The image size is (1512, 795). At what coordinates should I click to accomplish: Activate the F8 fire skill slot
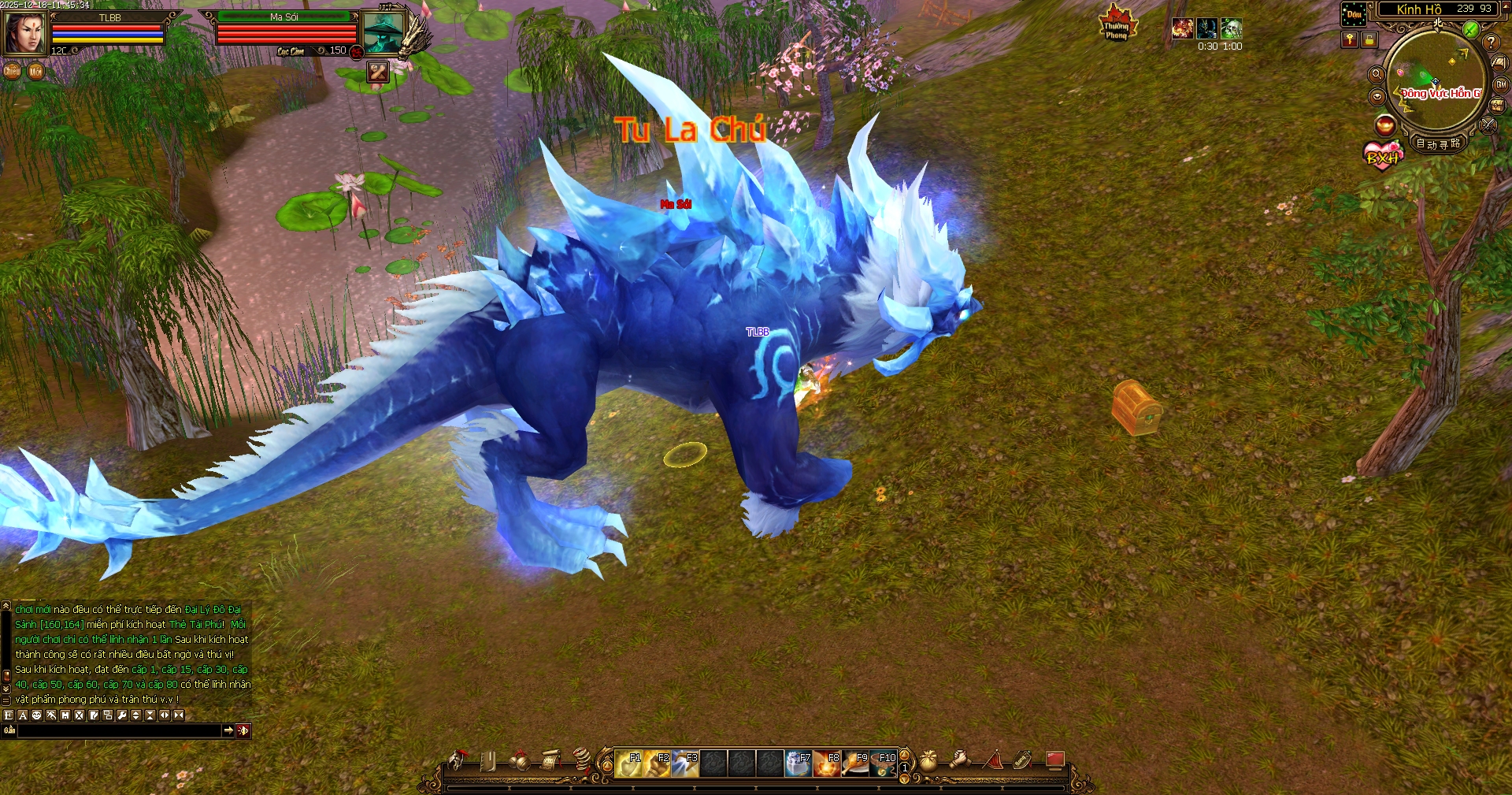(x=827, y=763)
